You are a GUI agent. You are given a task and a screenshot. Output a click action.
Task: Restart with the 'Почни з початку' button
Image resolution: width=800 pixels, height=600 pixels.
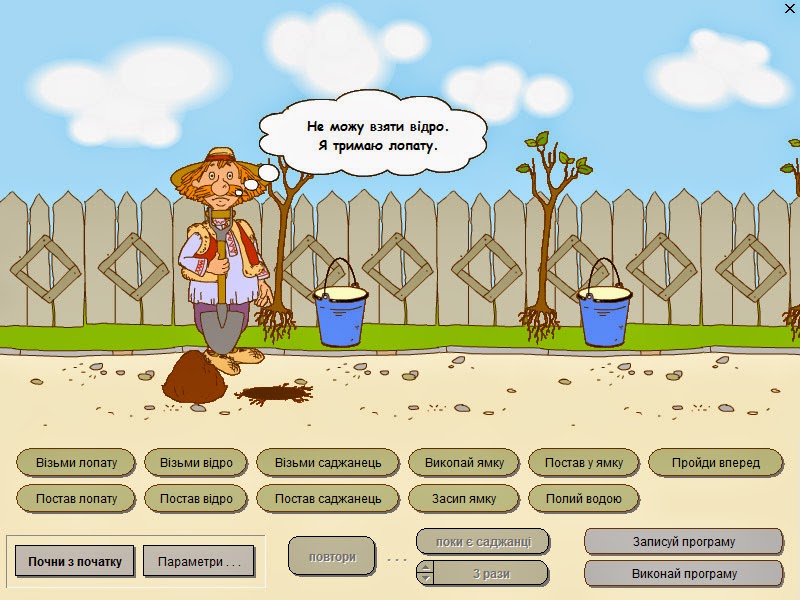click(75, 561)
